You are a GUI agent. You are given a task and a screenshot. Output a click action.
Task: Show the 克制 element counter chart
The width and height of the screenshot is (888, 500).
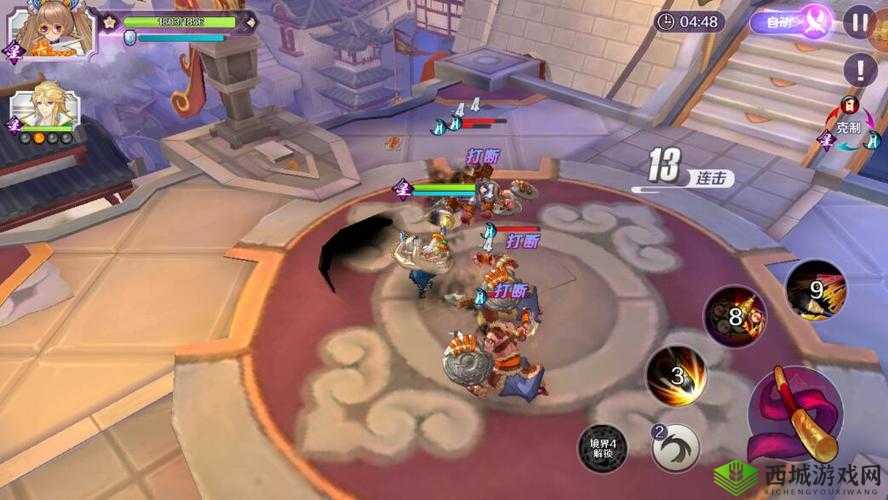click(848, 129)
